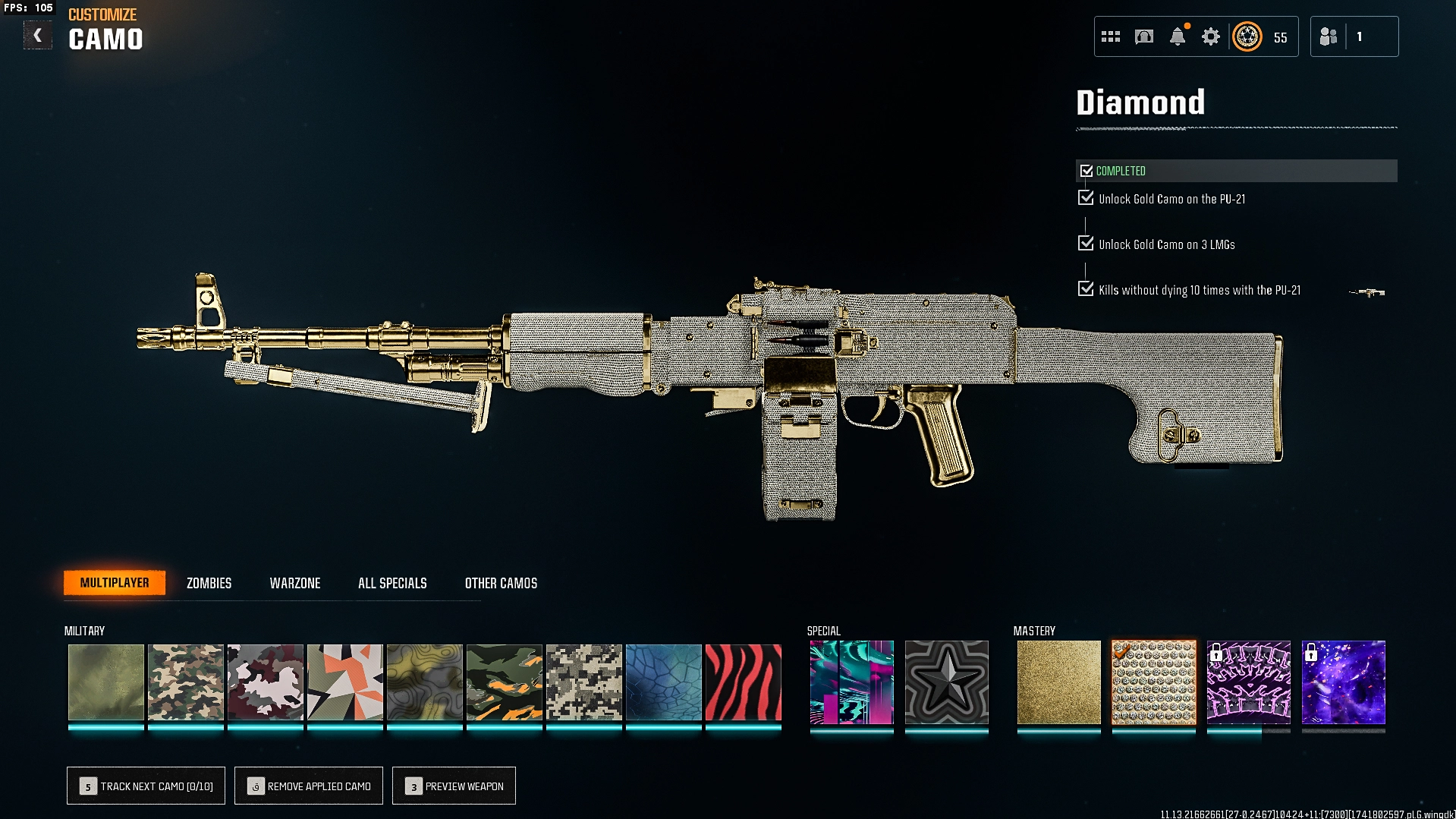Click Track Next Camo button
The image size is (1456, 819).
point(146,786)
